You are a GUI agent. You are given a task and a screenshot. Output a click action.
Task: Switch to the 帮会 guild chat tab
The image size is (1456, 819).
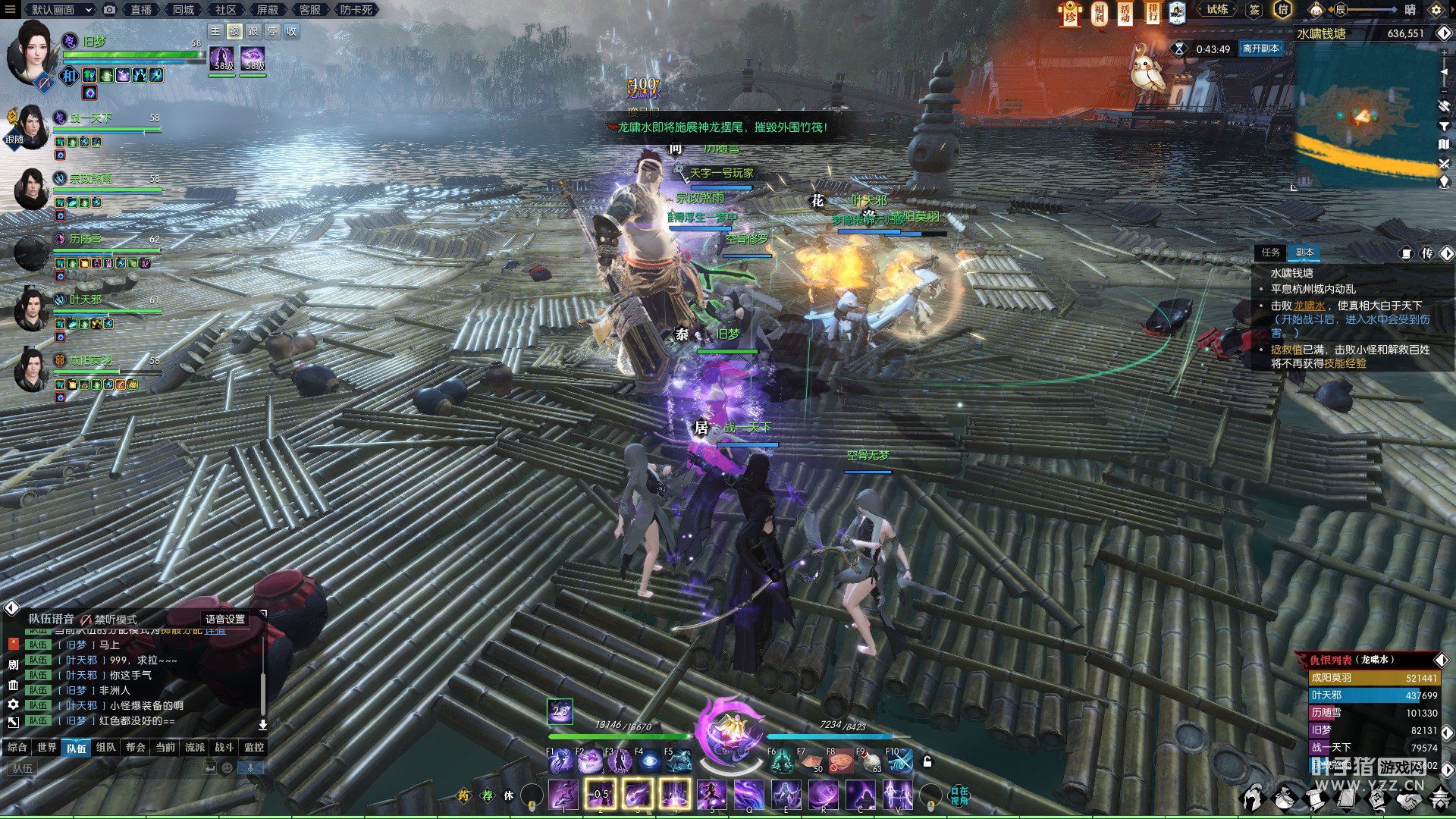pyautogui.click(x=136, y=748)
